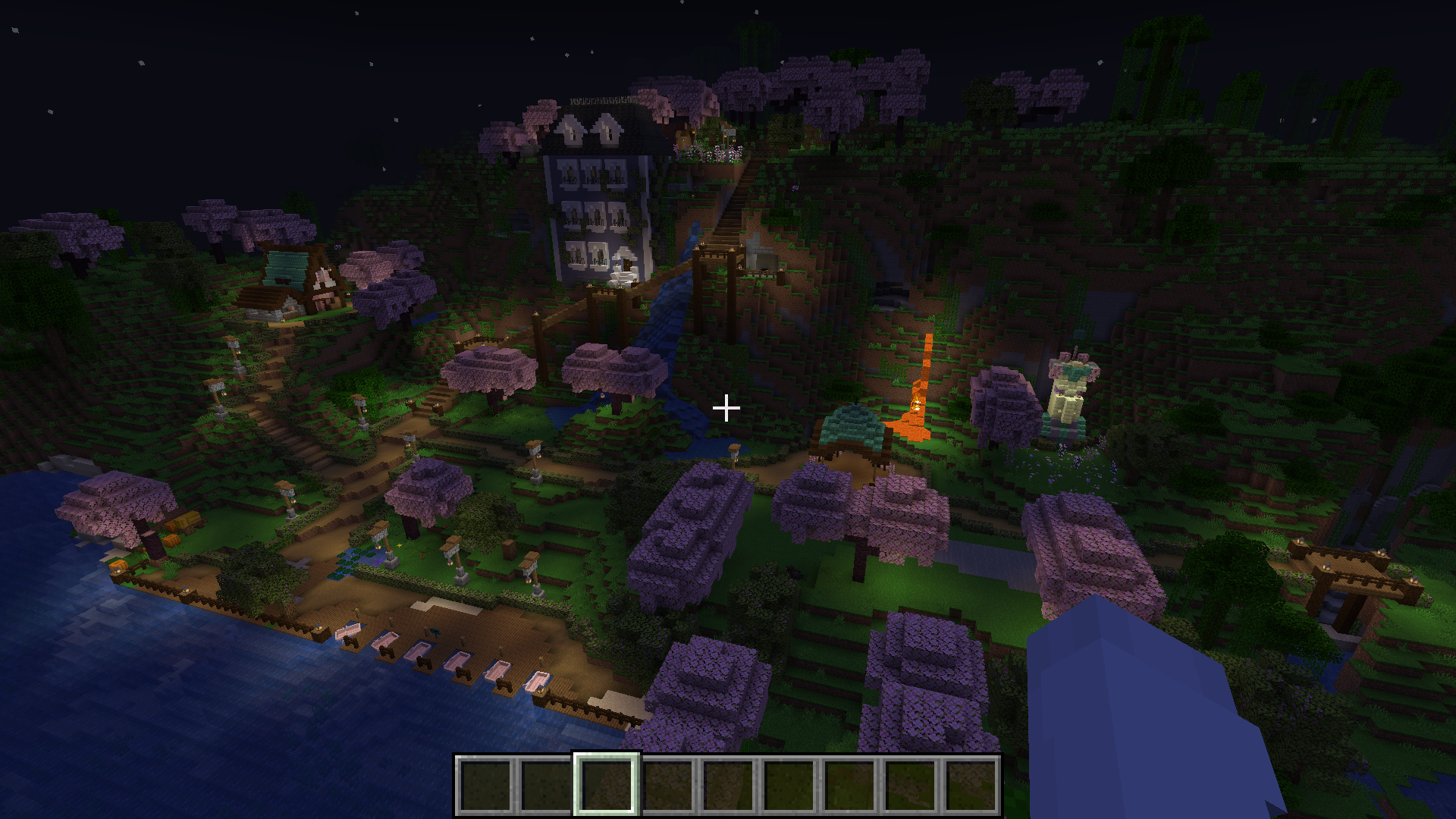Viewport: 1456px width, 819px height.
Task: Select the highlighted hotbar slot
Action: coord(606,784)
